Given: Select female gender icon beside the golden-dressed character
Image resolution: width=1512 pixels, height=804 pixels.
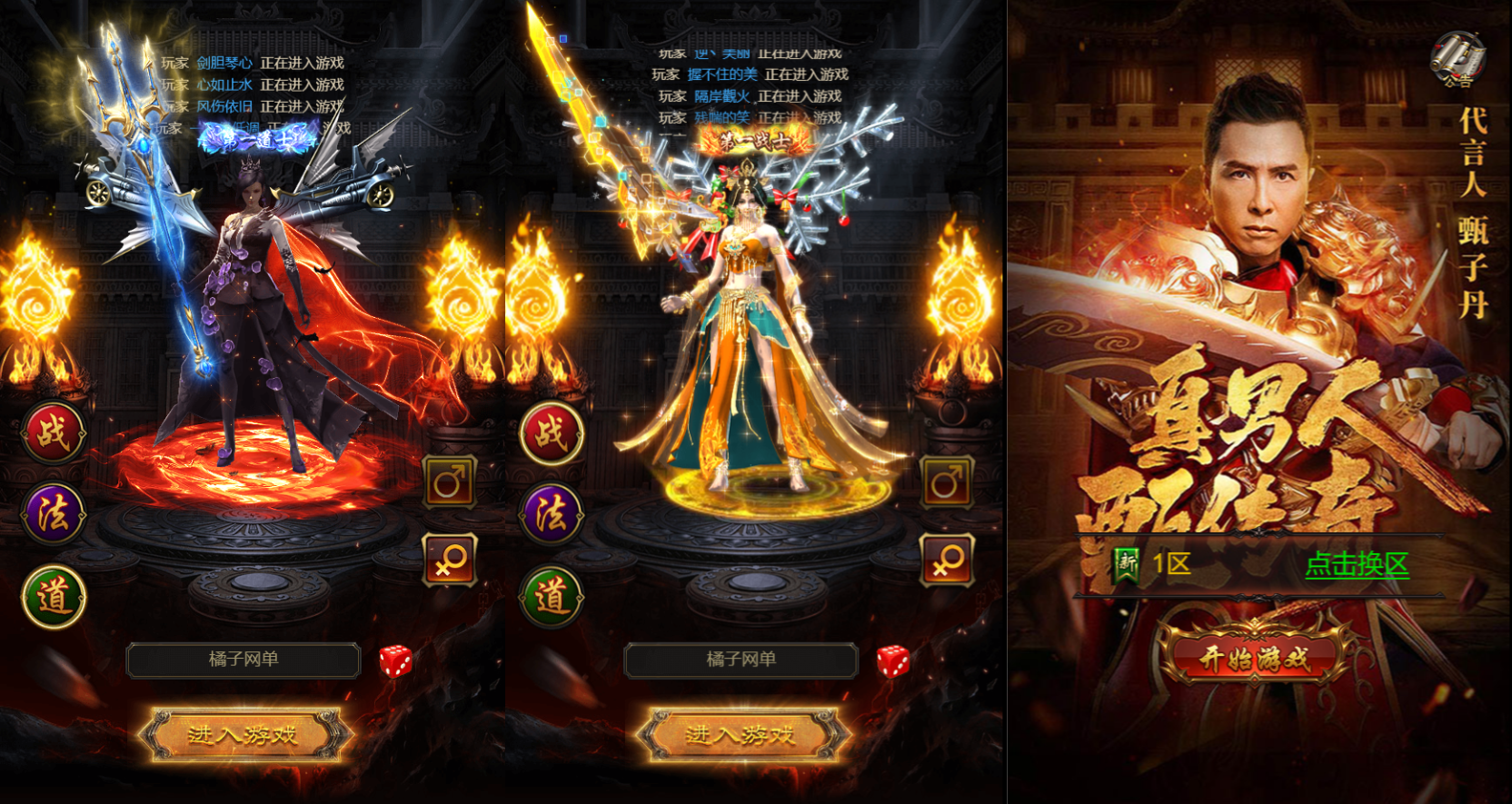Looking at the screenshot, I should point(947,560).
